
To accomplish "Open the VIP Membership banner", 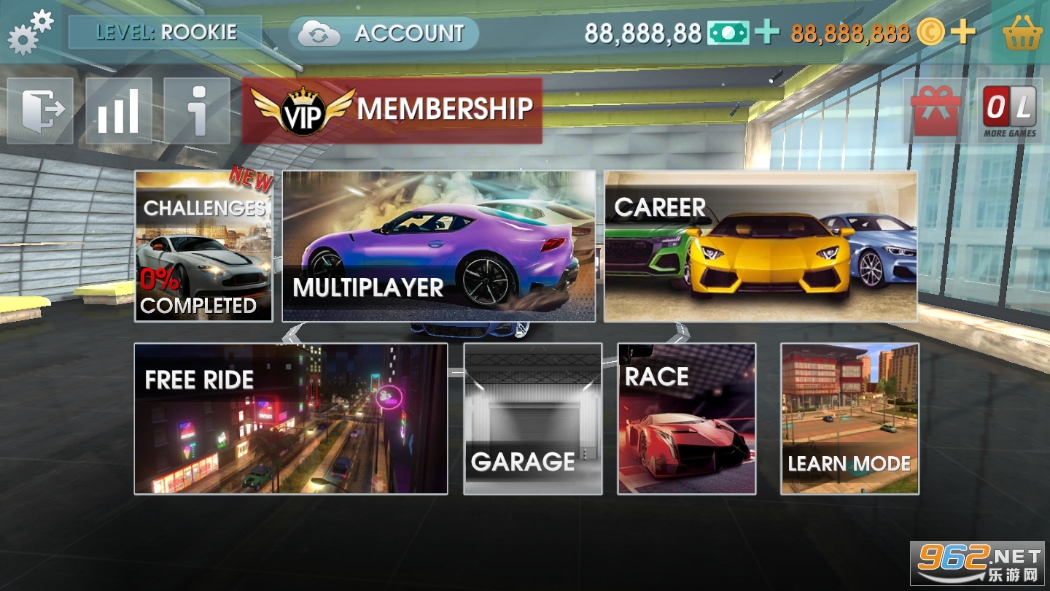I will coord(392,110).
